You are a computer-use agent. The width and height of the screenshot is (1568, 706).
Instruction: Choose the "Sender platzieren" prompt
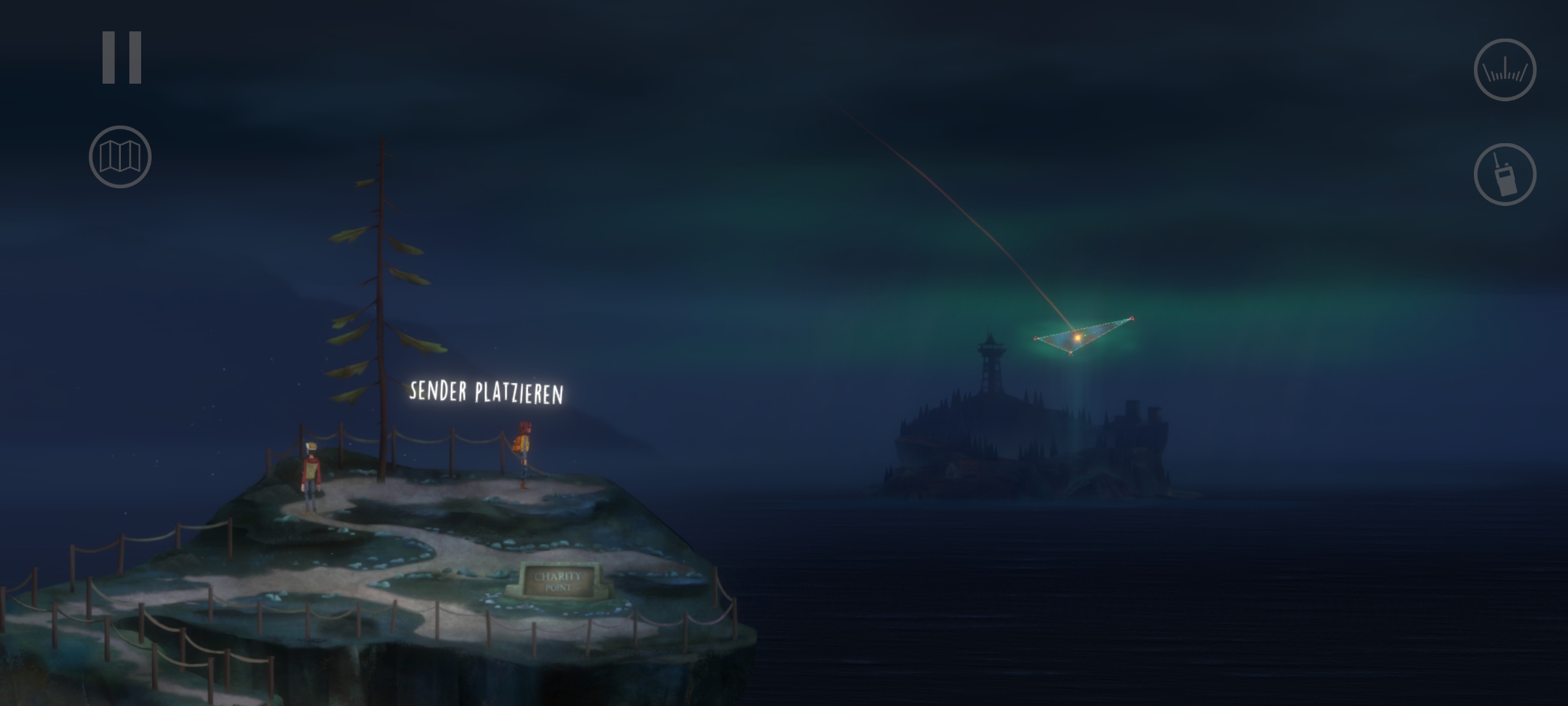(x=486, y=392)
